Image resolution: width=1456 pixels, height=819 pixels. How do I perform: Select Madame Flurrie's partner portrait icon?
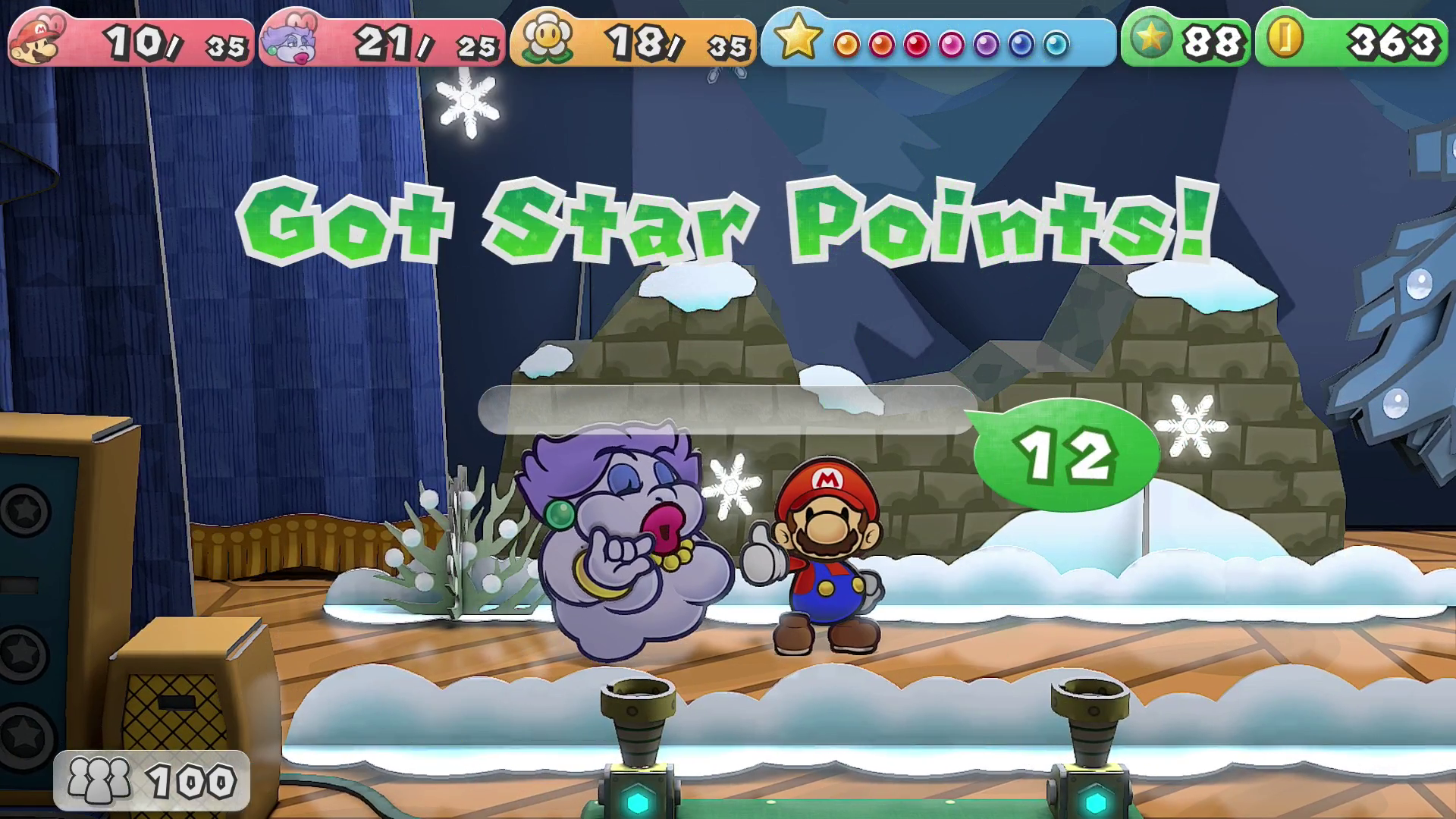290,40
